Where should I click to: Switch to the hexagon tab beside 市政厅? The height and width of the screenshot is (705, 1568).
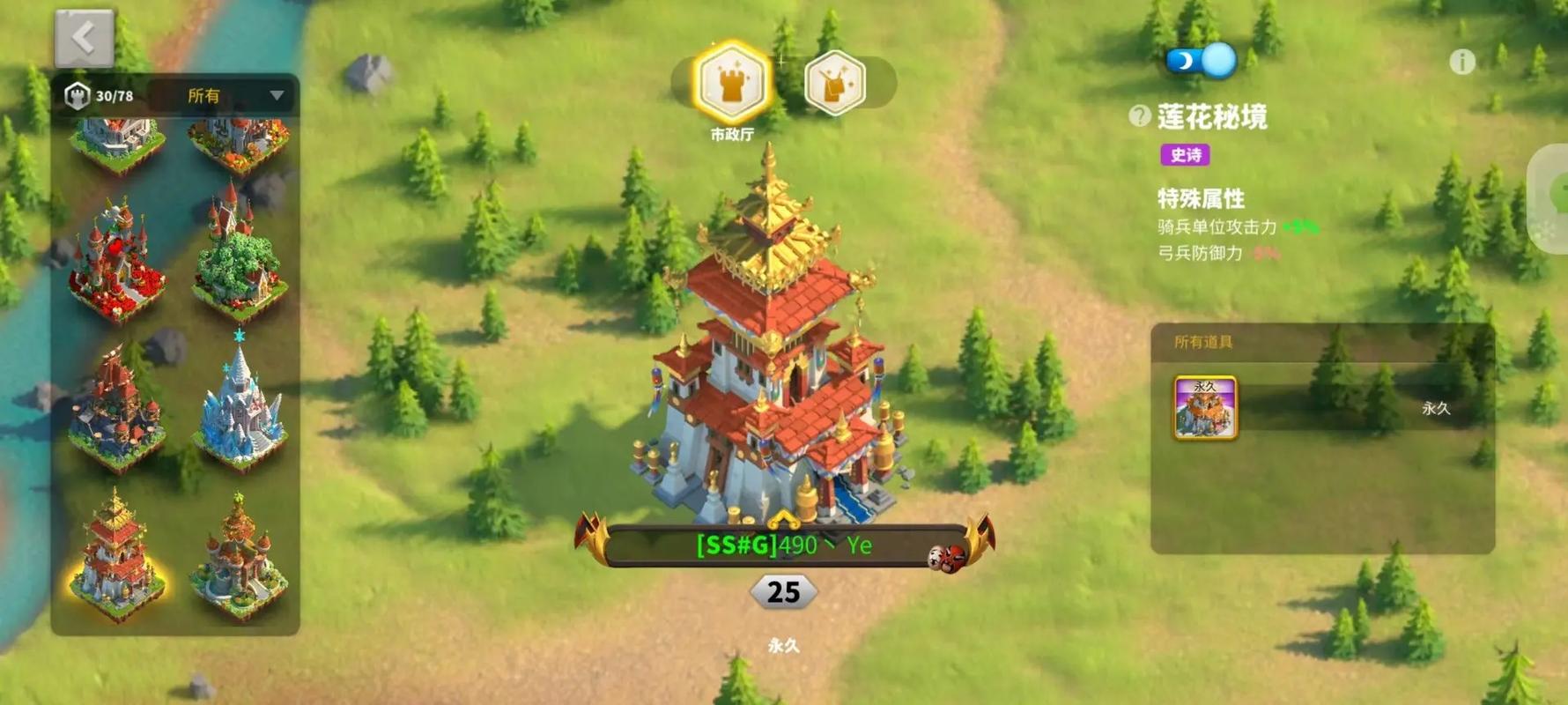834,84
